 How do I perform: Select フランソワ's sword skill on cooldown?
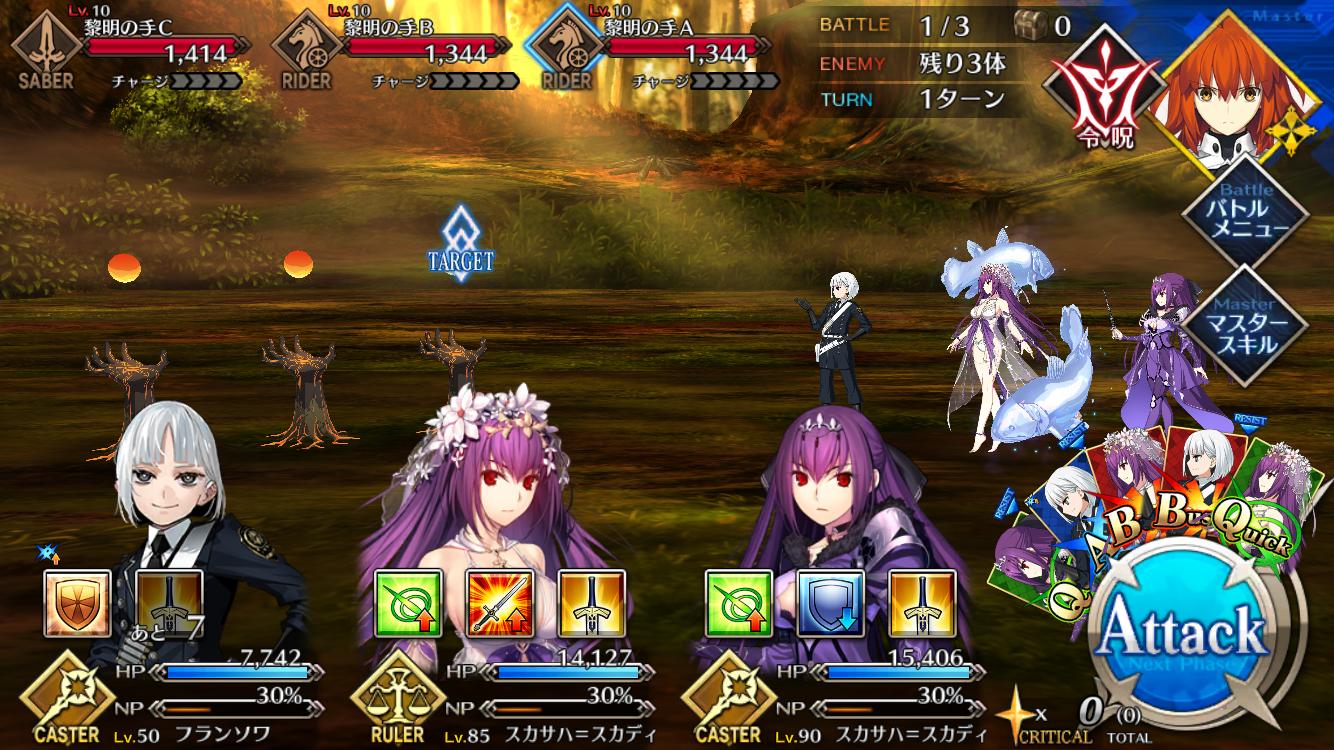169,604
